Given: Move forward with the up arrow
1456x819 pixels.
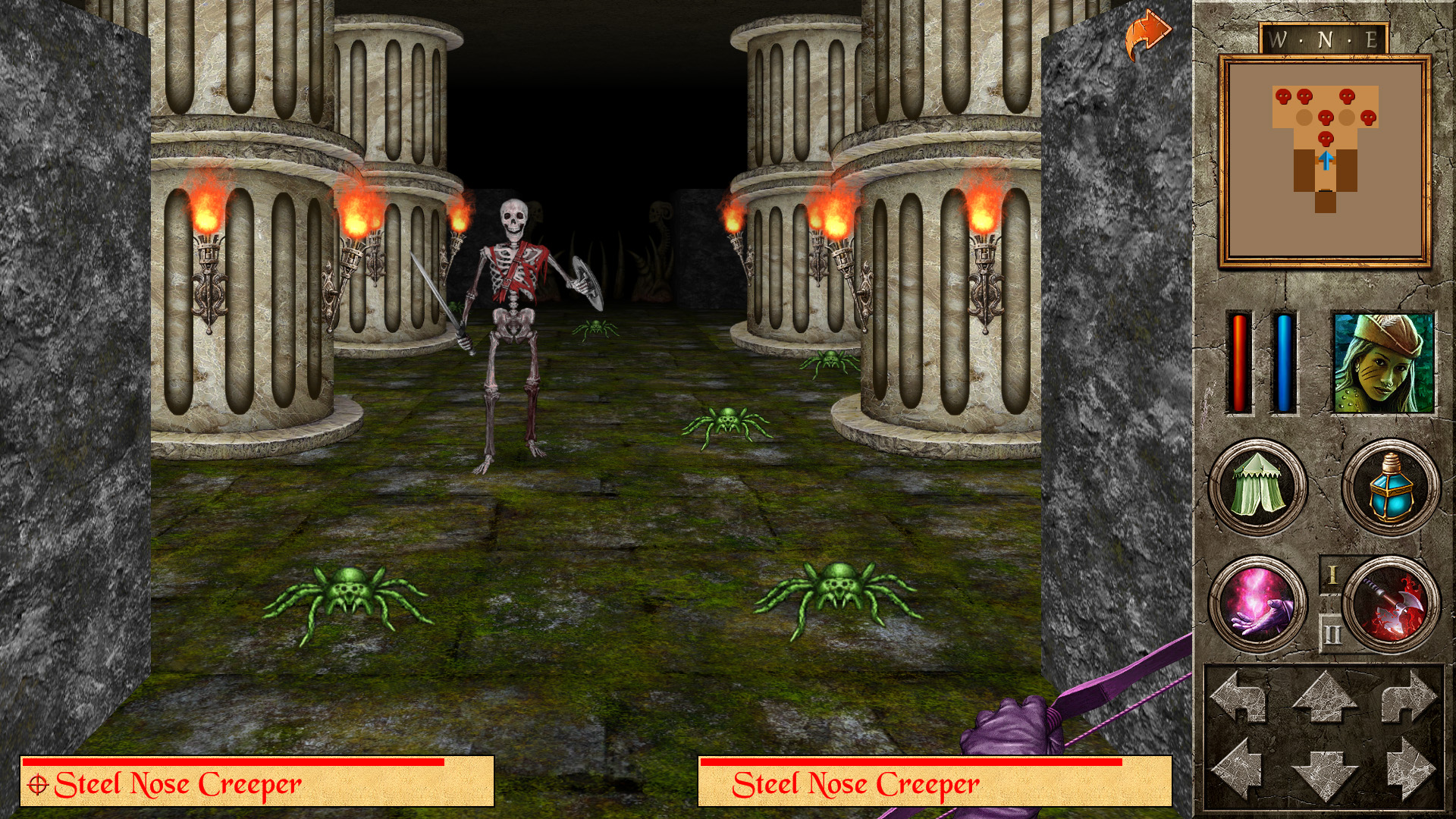Looking at the screenshot, I should 1325,696.
